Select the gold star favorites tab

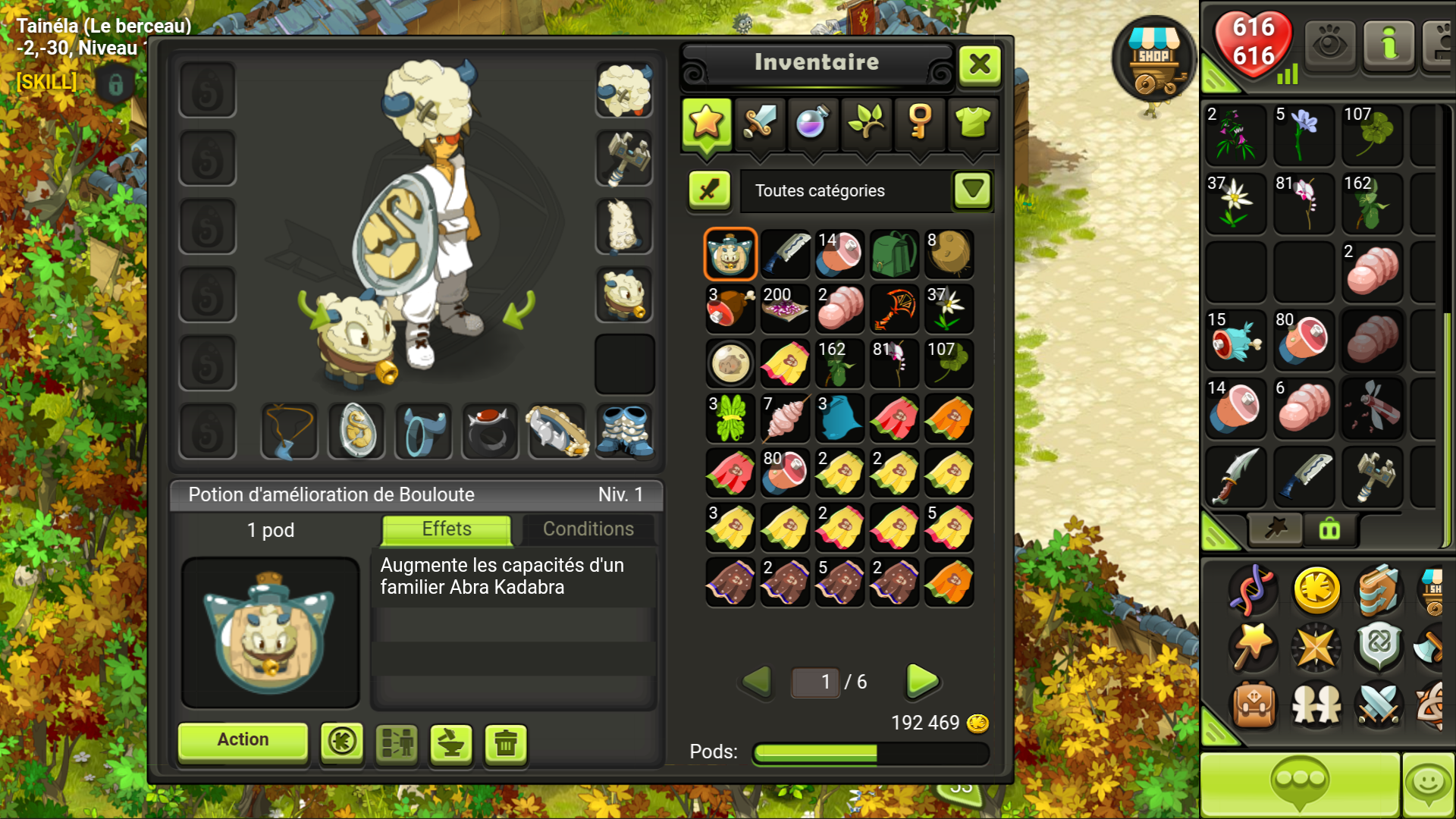tap(706, 121)
